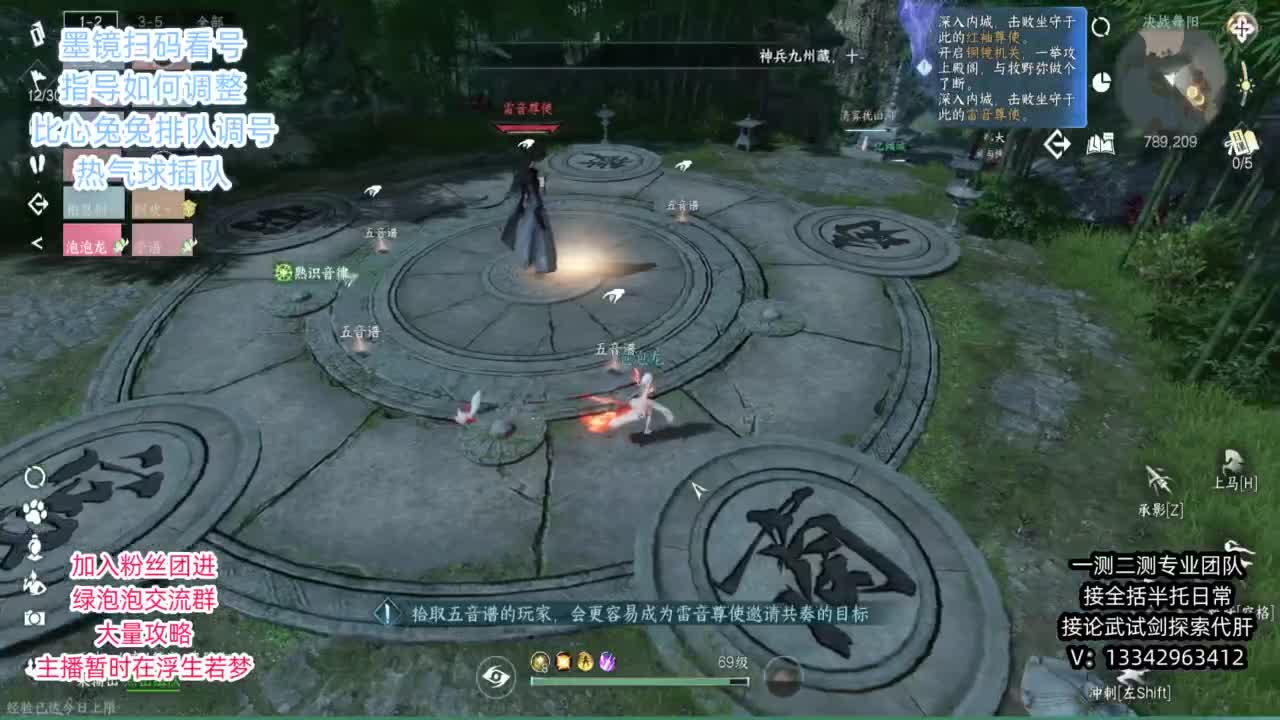The height and width of the screenshot is (720, 1280).
Task: Select the compass waypoint icon above the minimap
Action: pyautogui.click(x=1243, y=28)
